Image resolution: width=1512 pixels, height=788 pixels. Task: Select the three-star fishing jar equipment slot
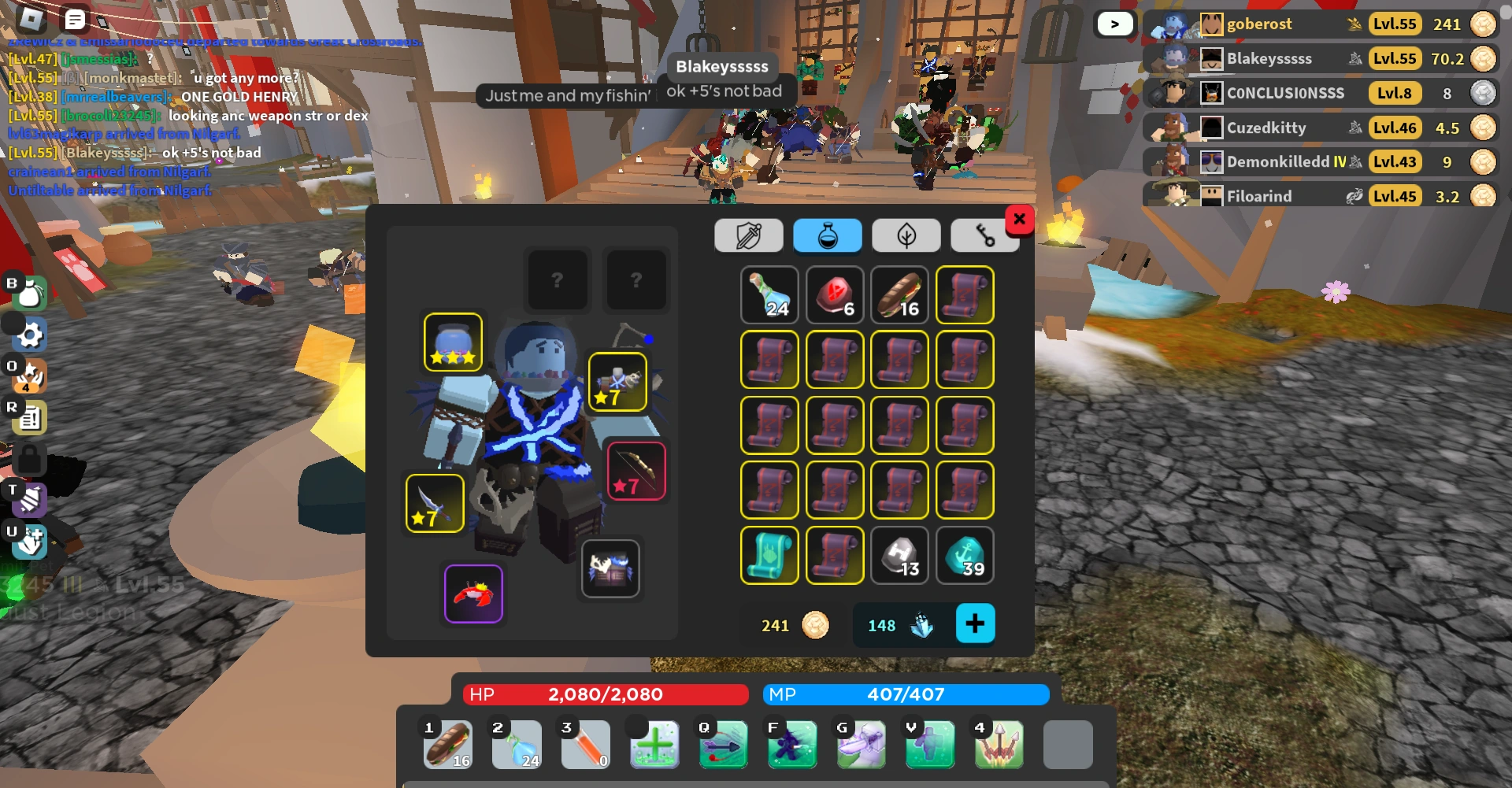[x=453, y=341]
